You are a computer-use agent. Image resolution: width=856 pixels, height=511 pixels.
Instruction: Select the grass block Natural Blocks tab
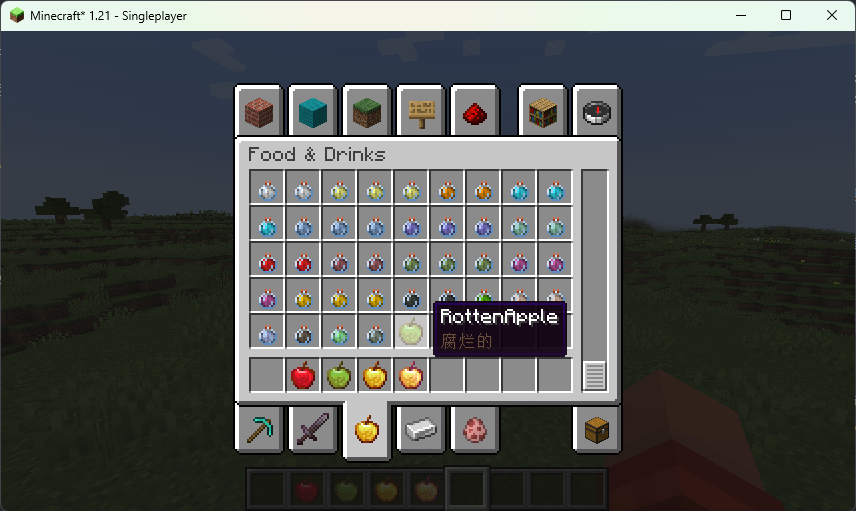367,112
